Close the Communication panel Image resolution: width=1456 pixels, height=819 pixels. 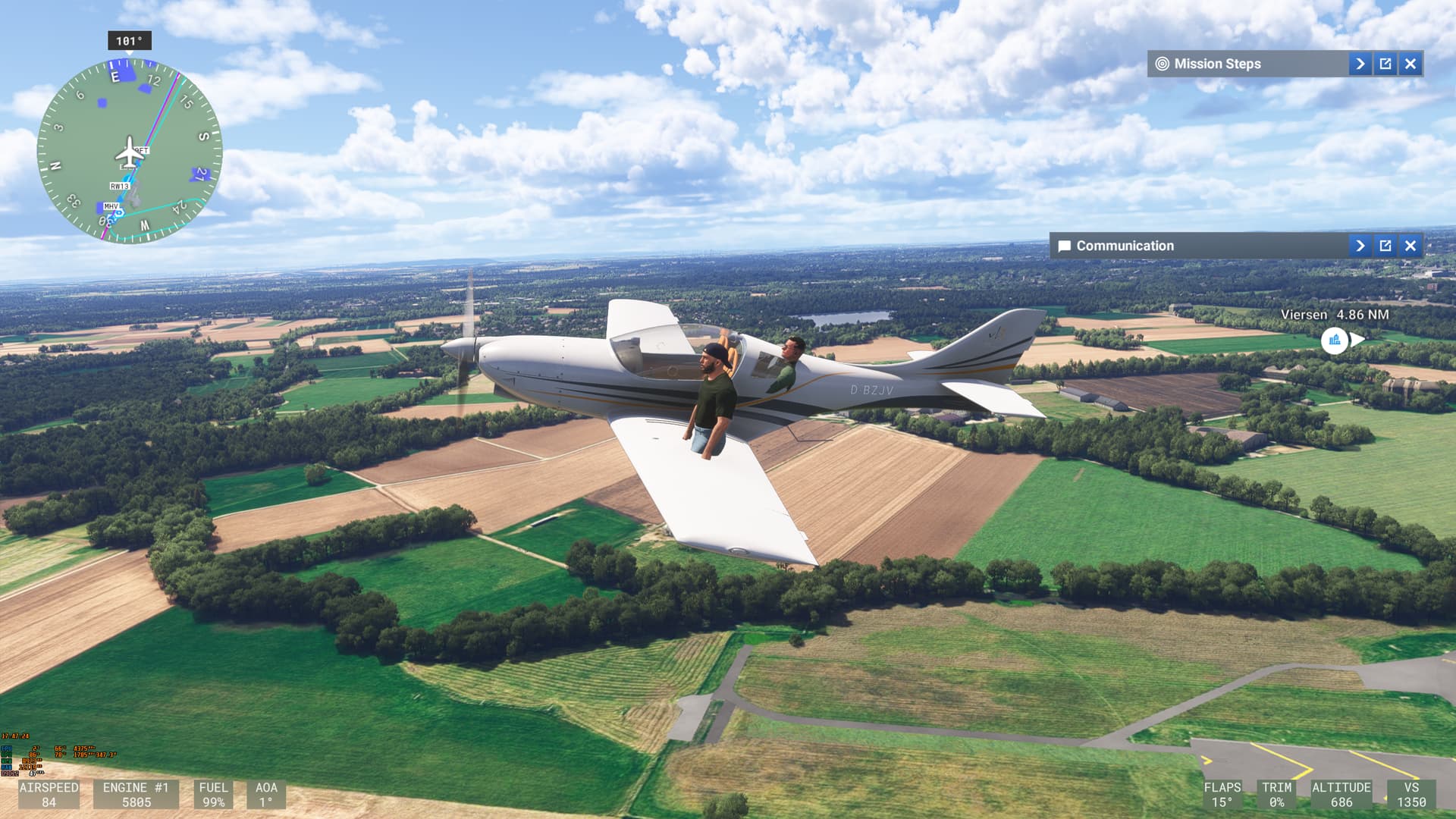[x=1410, y=246]
